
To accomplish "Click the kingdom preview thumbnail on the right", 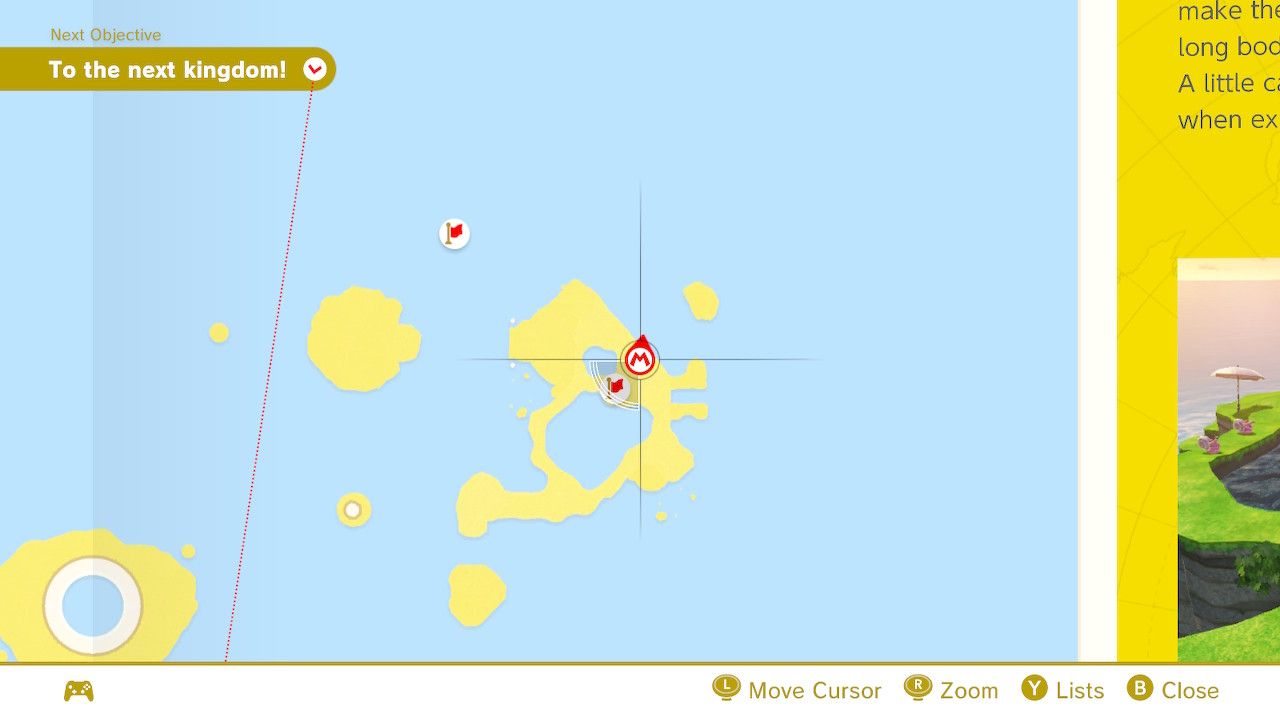I will 1228,460.
